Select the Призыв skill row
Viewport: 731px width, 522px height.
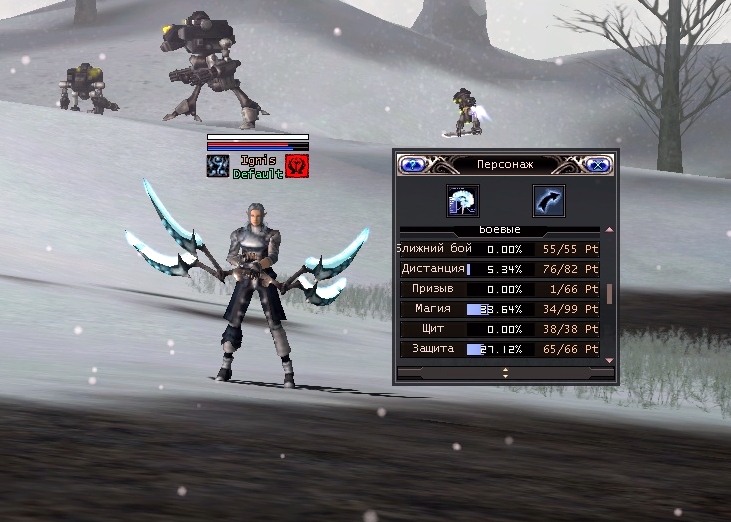498,289
